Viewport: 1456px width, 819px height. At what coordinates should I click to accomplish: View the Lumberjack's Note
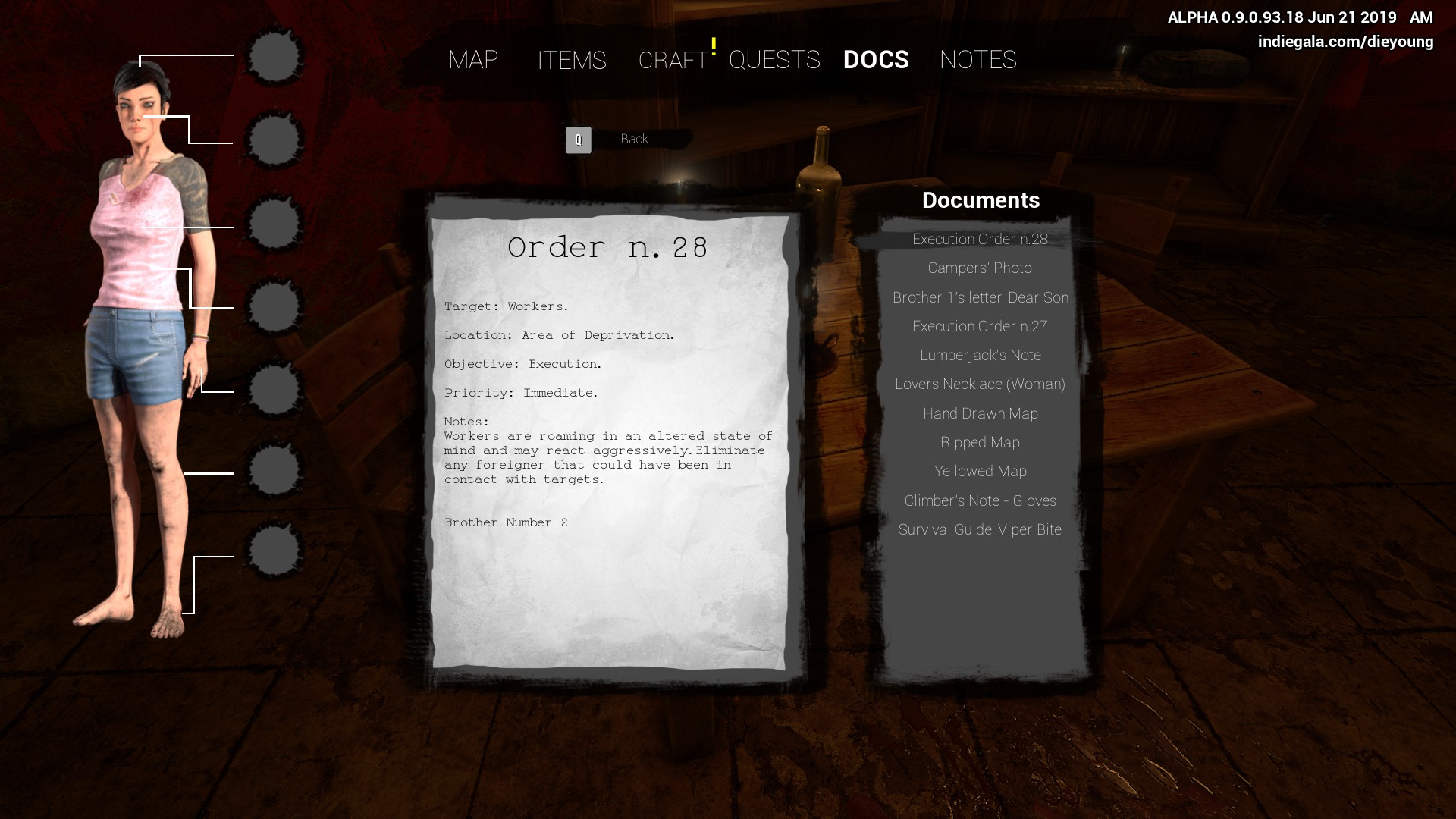[x=980, y=356]
